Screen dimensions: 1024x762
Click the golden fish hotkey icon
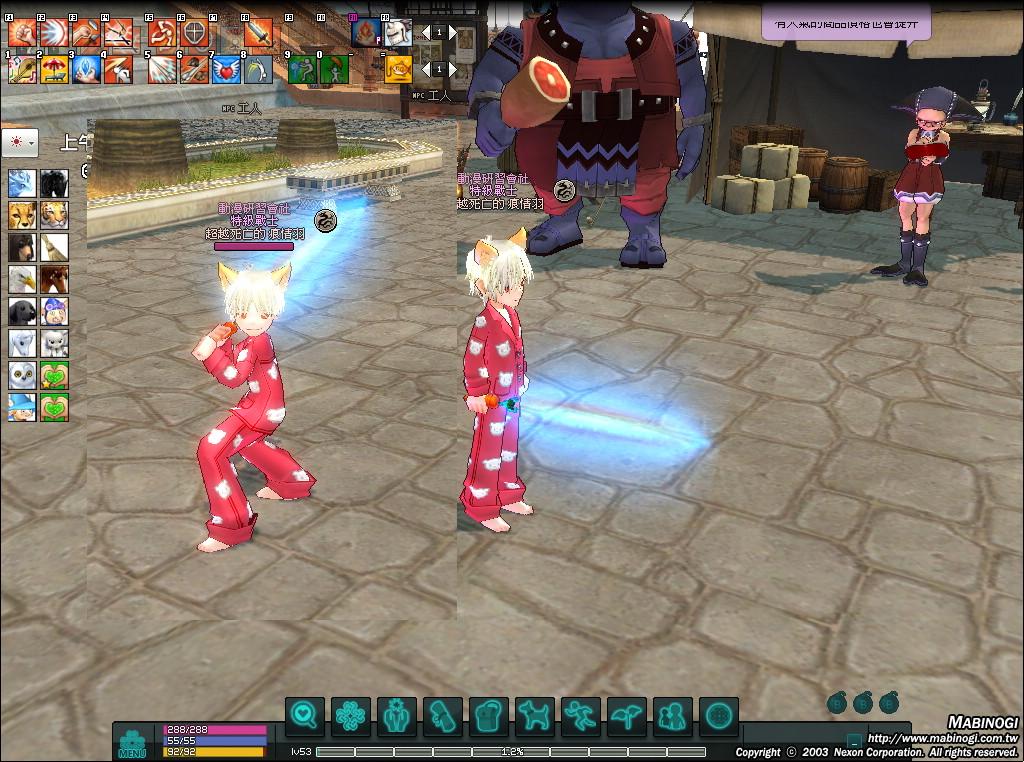(399, 69)
